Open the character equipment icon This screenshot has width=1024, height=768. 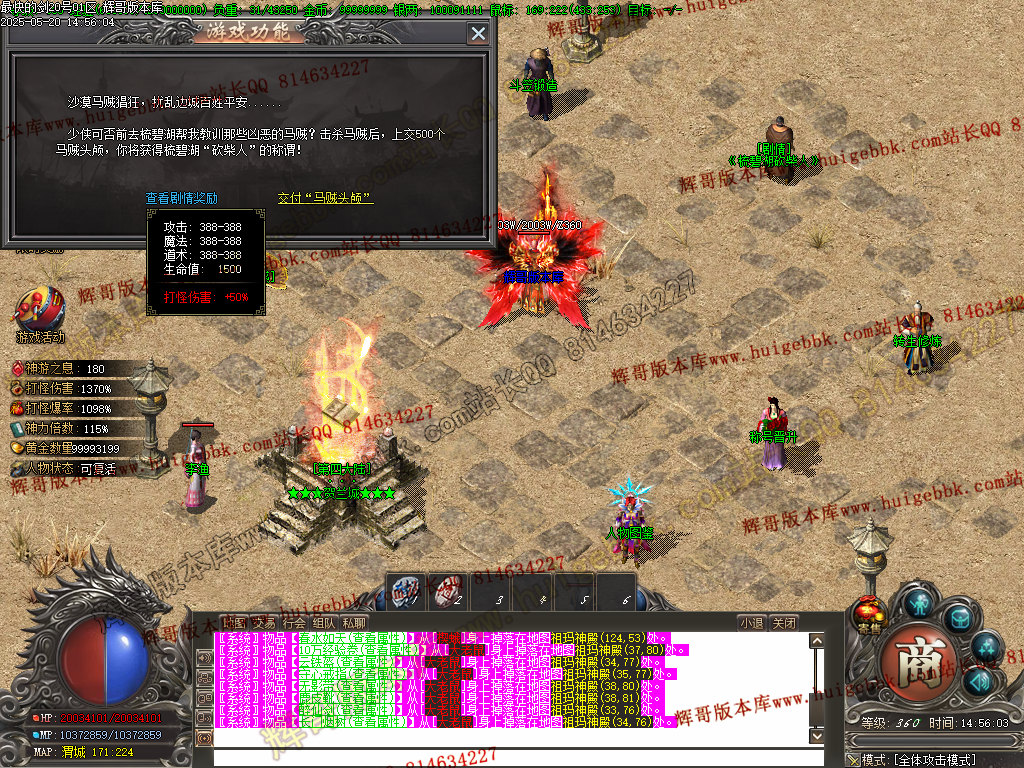pos(919,602)
